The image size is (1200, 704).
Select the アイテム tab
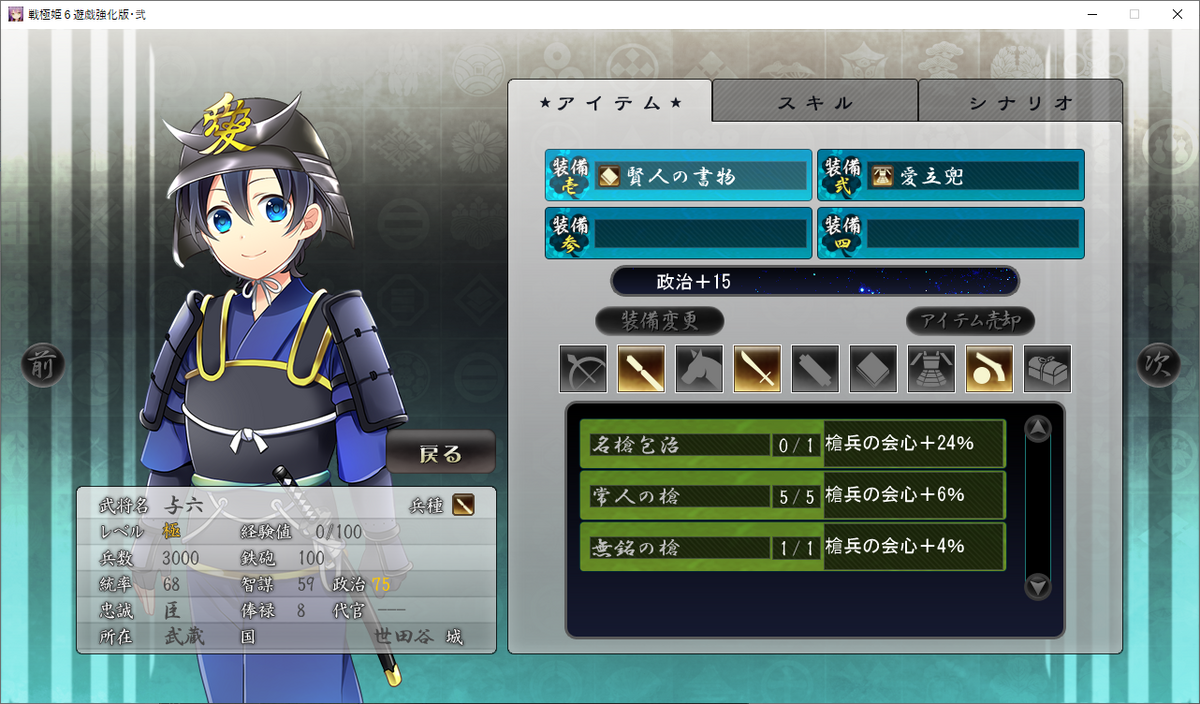(610, 102)
